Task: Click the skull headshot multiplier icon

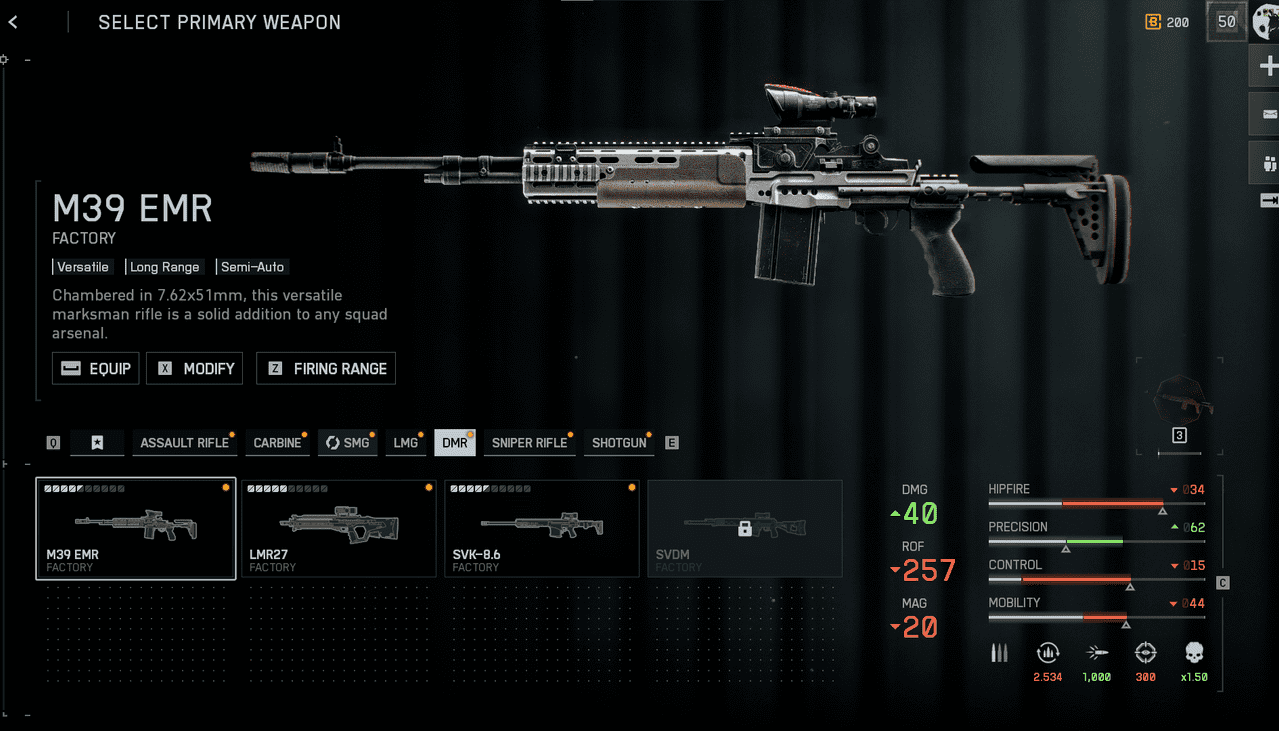Action: [x=1193, y=653]
